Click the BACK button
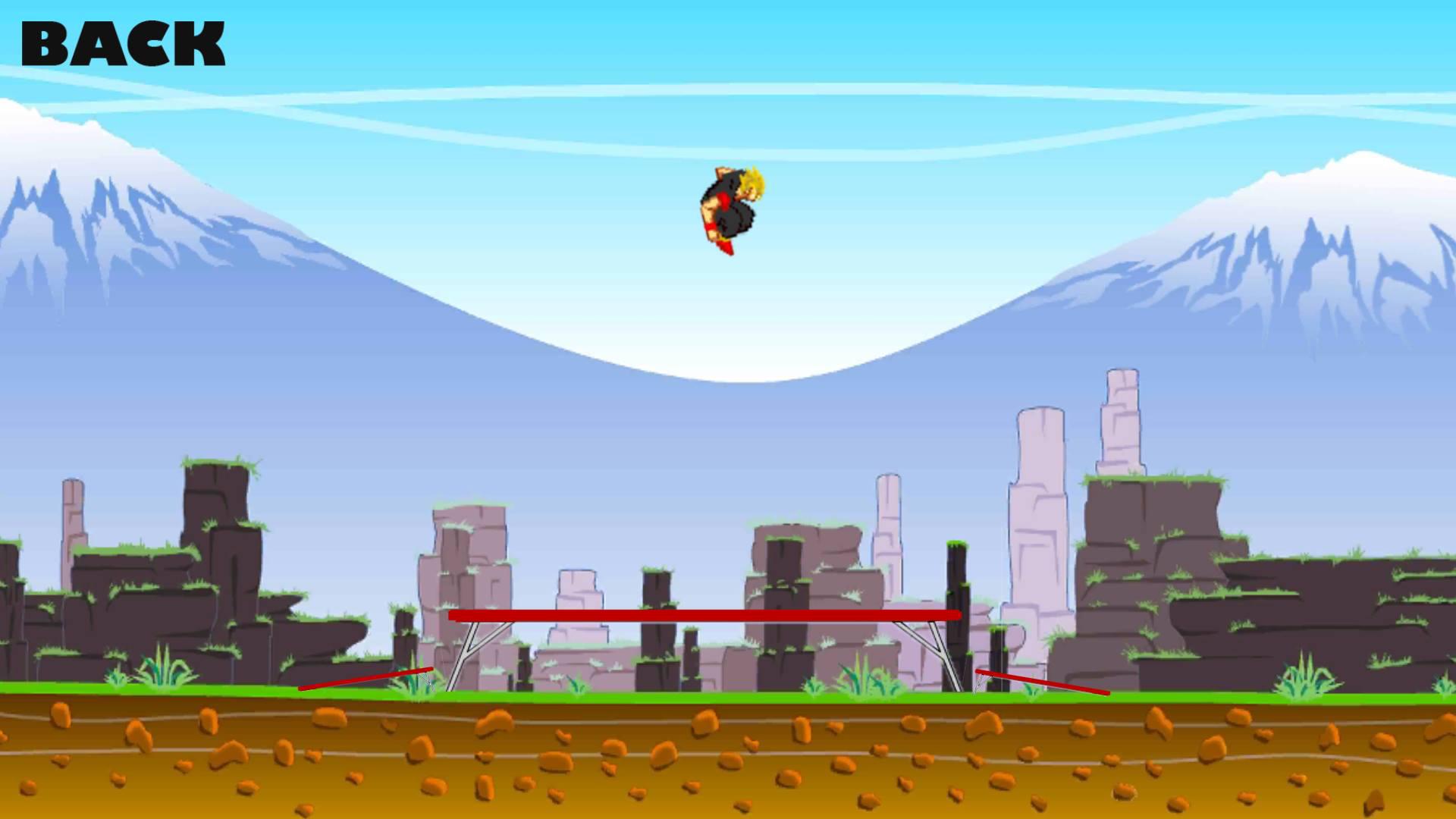 click(x=124, y=42)
